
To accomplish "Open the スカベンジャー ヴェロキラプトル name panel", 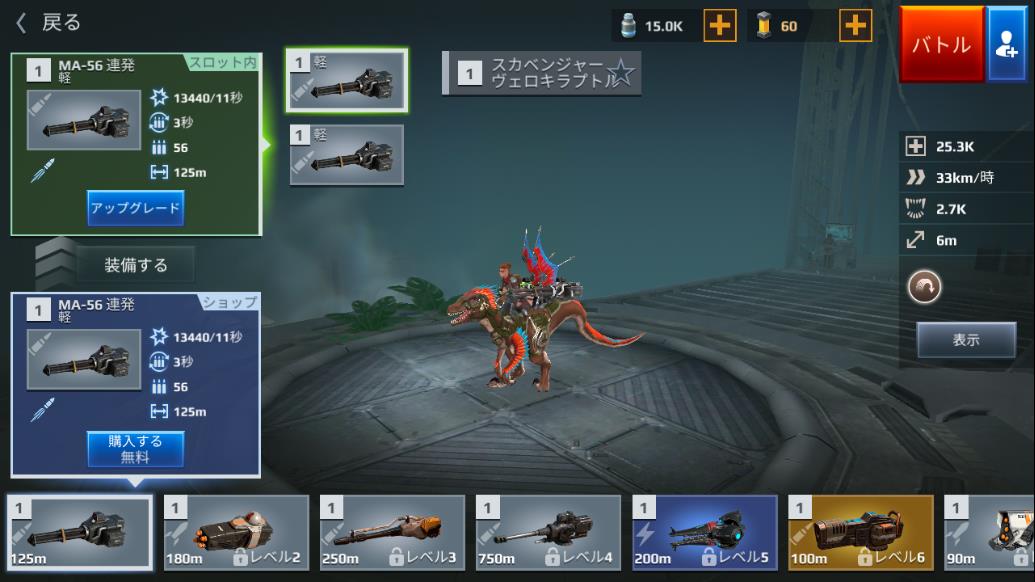I will [x=541, y=73].
